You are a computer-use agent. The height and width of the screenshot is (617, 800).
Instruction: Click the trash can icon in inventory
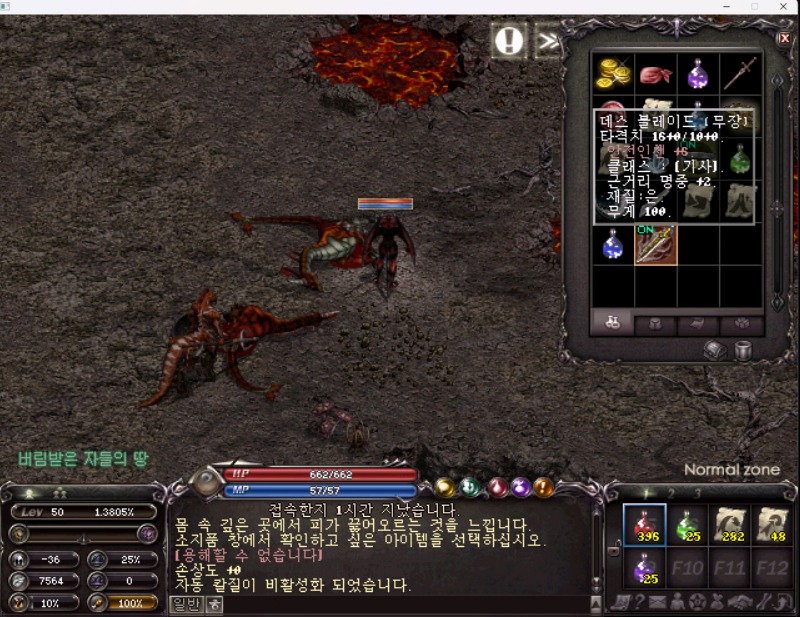(743, 350)
